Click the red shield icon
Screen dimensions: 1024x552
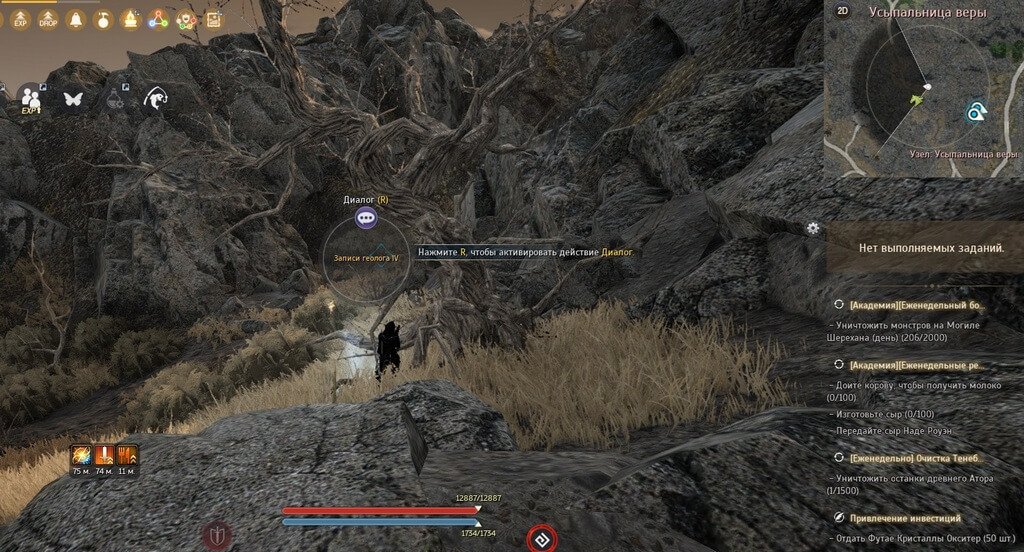(217, 535)
